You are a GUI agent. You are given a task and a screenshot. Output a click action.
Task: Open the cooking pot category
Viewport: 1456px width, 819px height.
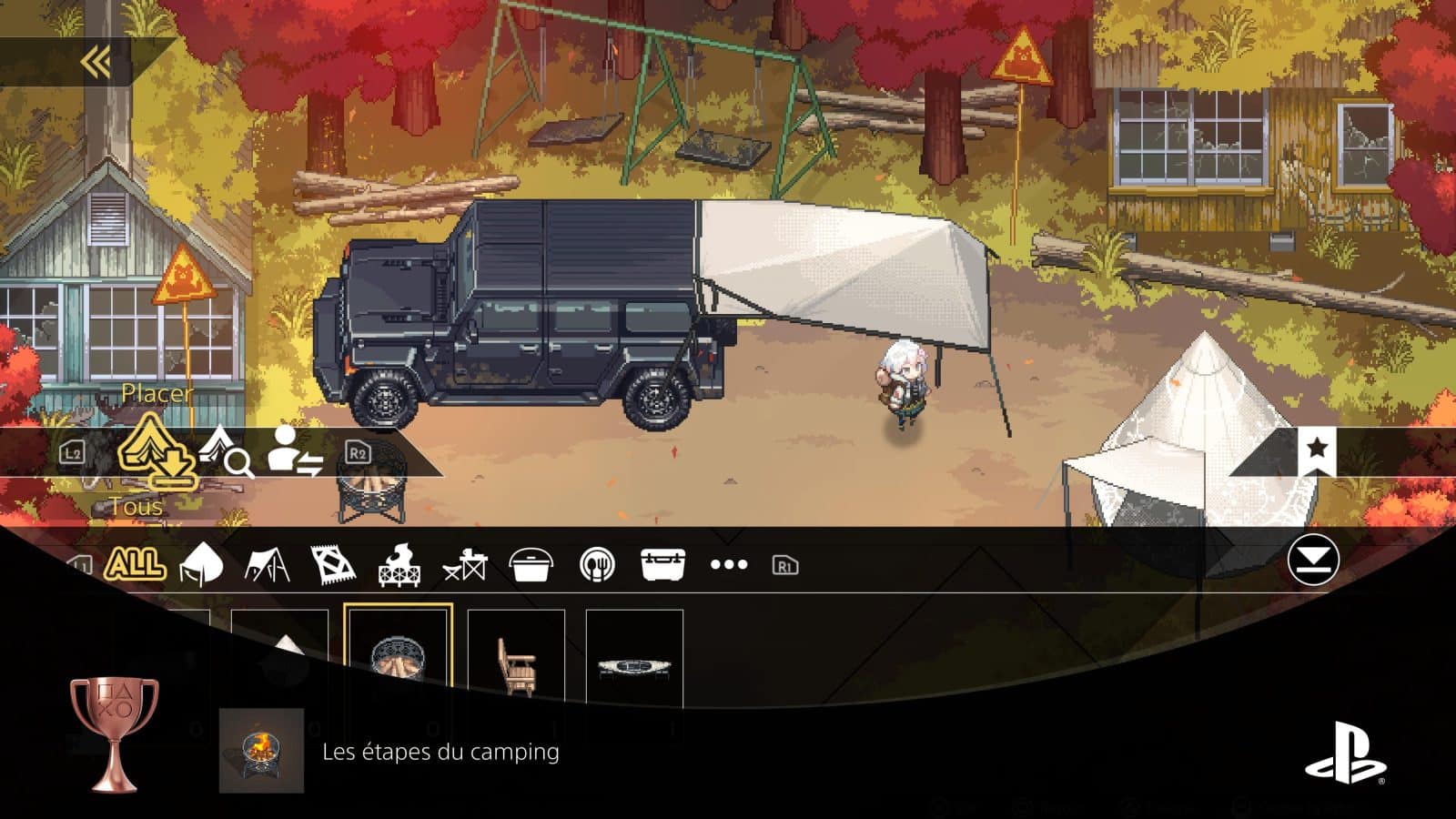531,565
